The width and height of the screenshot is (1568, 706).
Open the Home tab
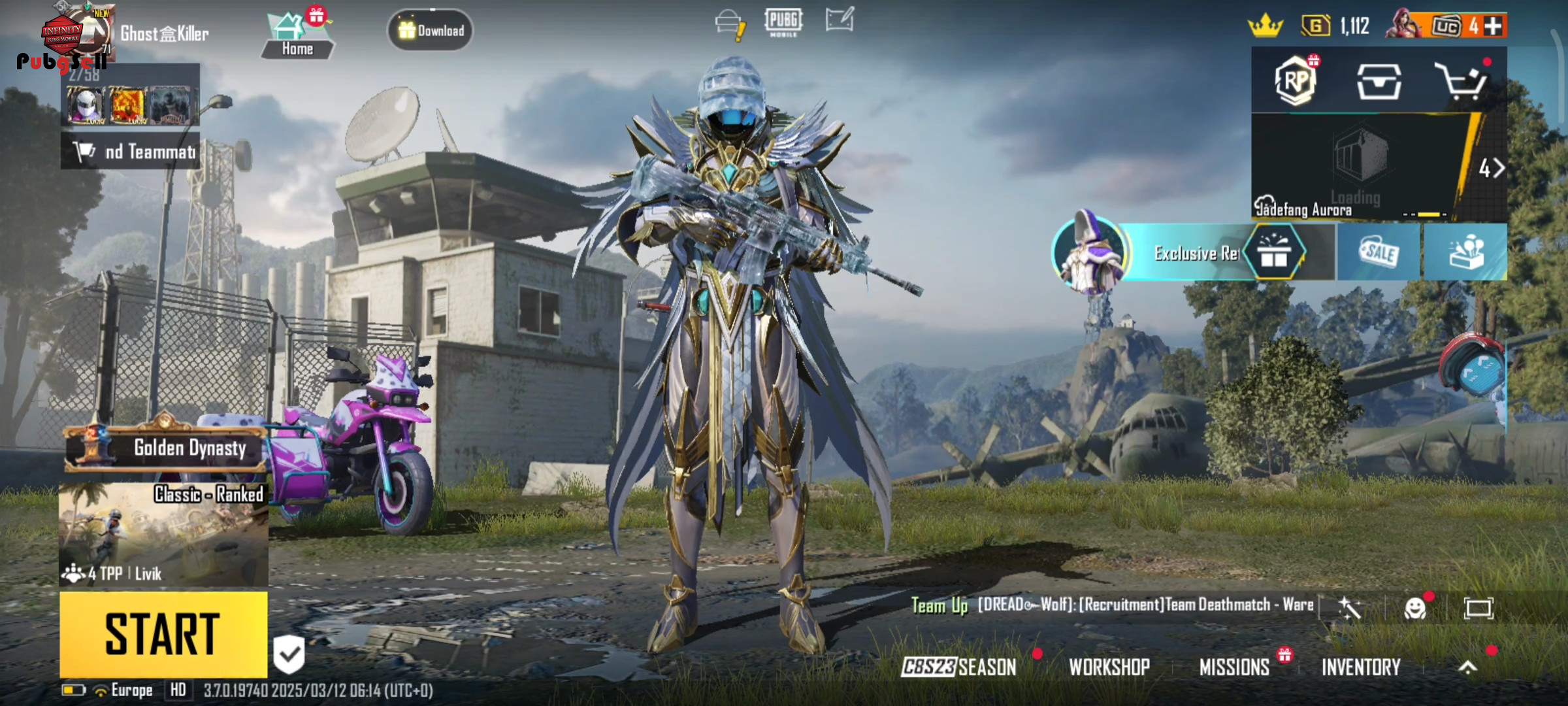297,37
